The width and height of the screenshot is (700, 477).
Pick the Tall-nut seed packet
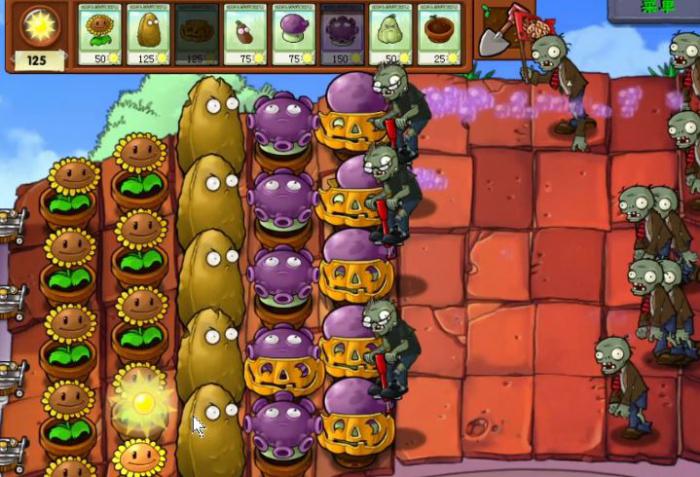click(x=149, y=34)
